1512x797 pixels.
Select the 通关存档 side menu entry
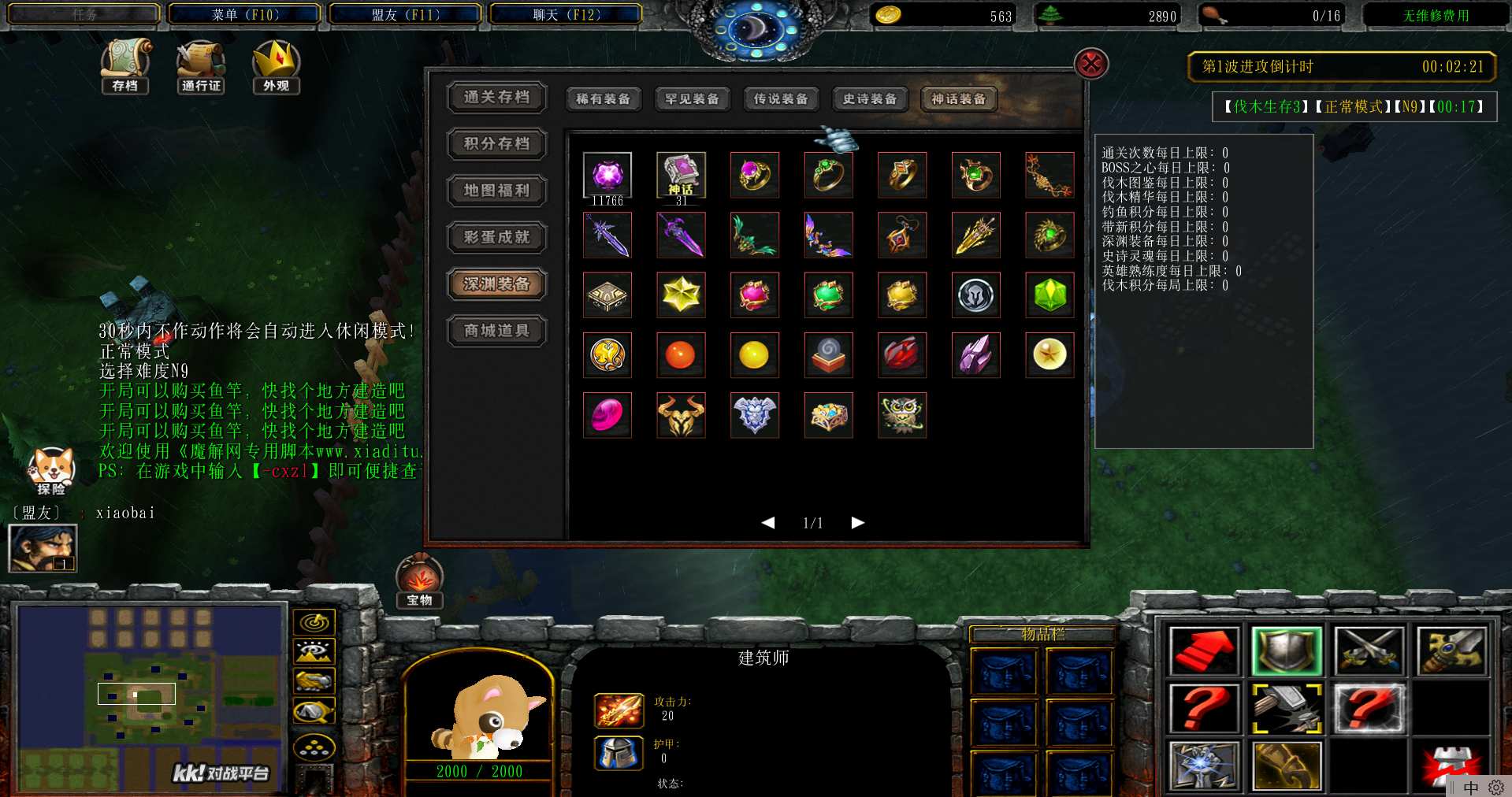tap(496, 98)
